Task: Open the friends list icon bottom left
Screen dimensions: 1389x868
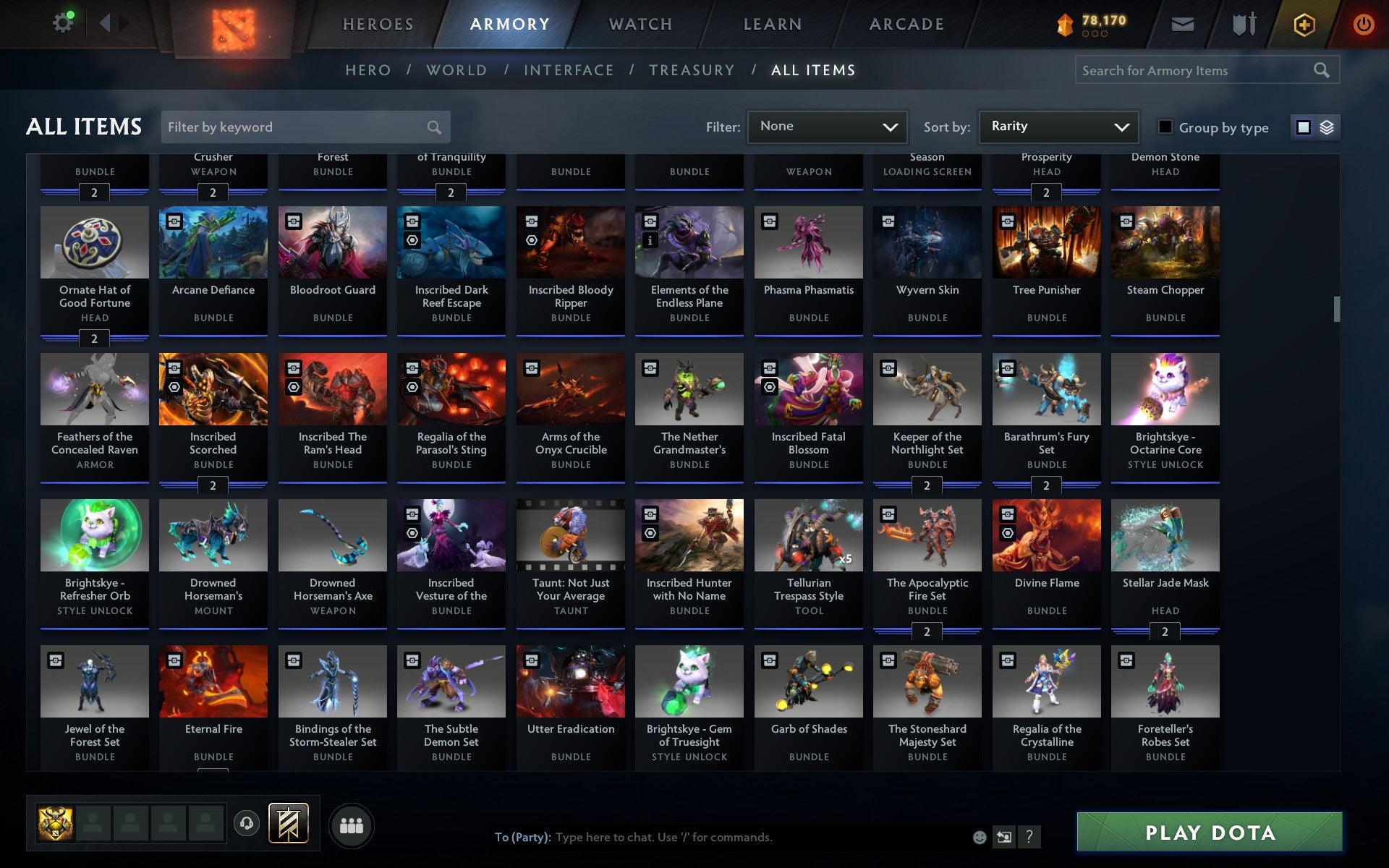Action: click(352, 824)
